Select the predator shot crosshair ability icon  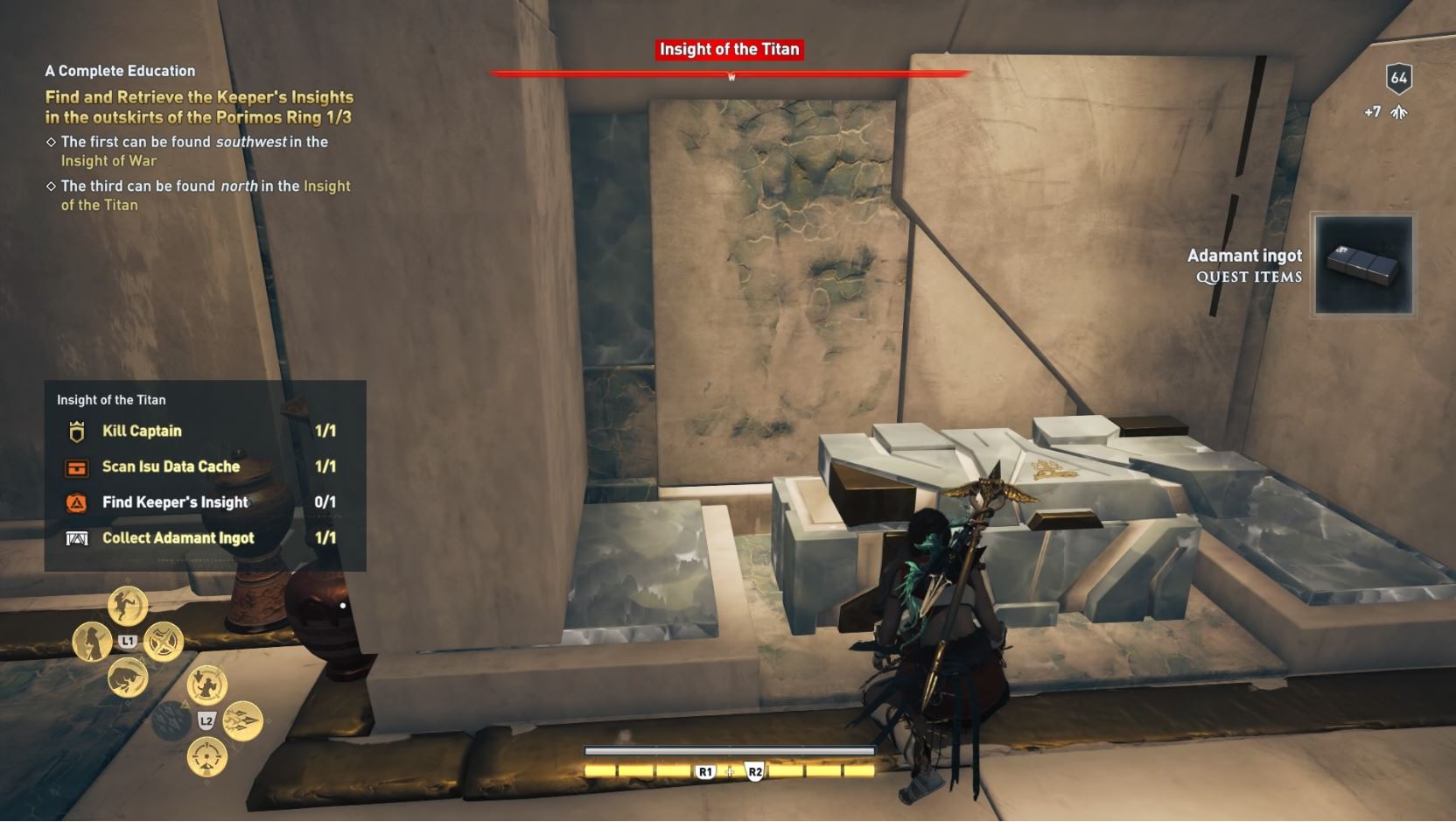pos(206,756)
